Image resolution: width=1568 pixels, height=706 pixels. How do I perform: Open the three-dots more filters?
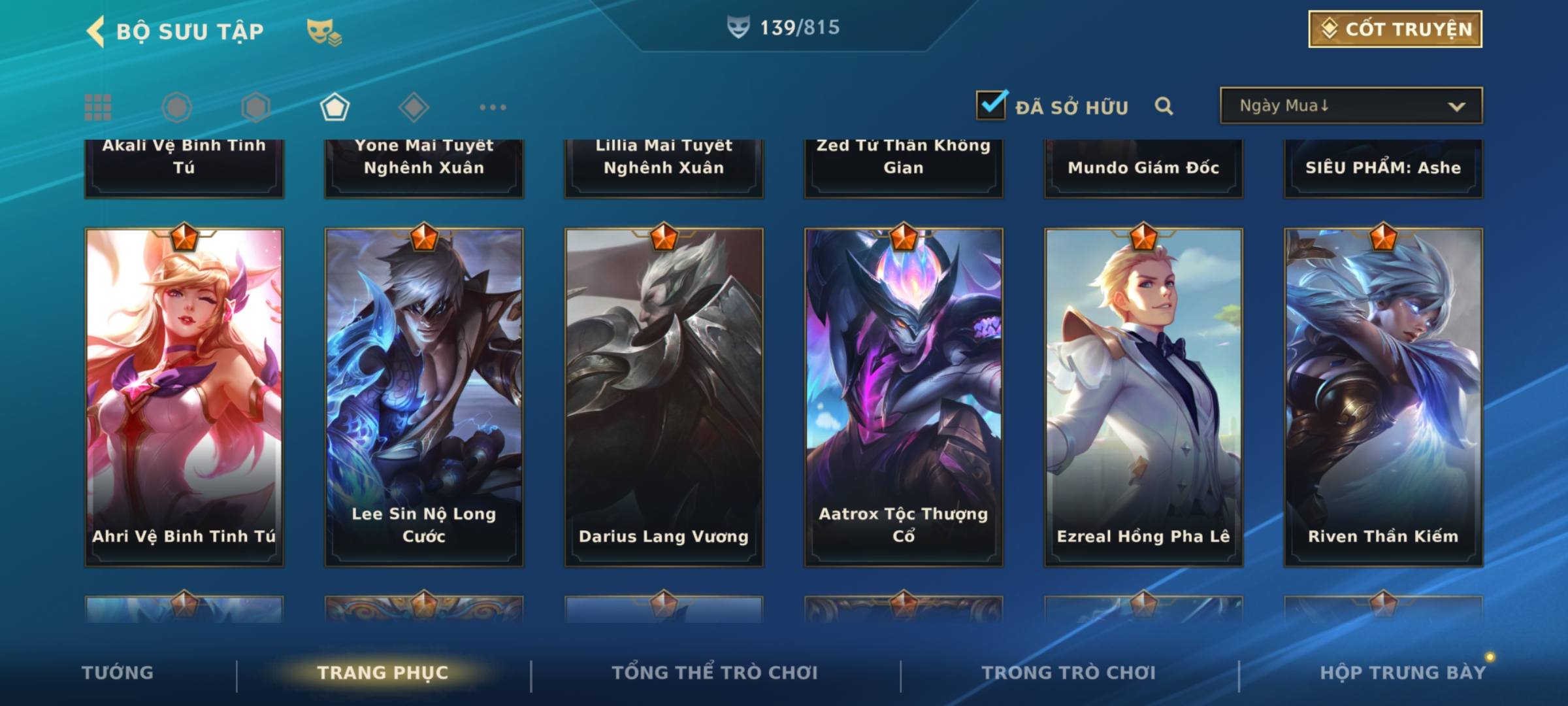pyautogui.click(x=493, y=107)
